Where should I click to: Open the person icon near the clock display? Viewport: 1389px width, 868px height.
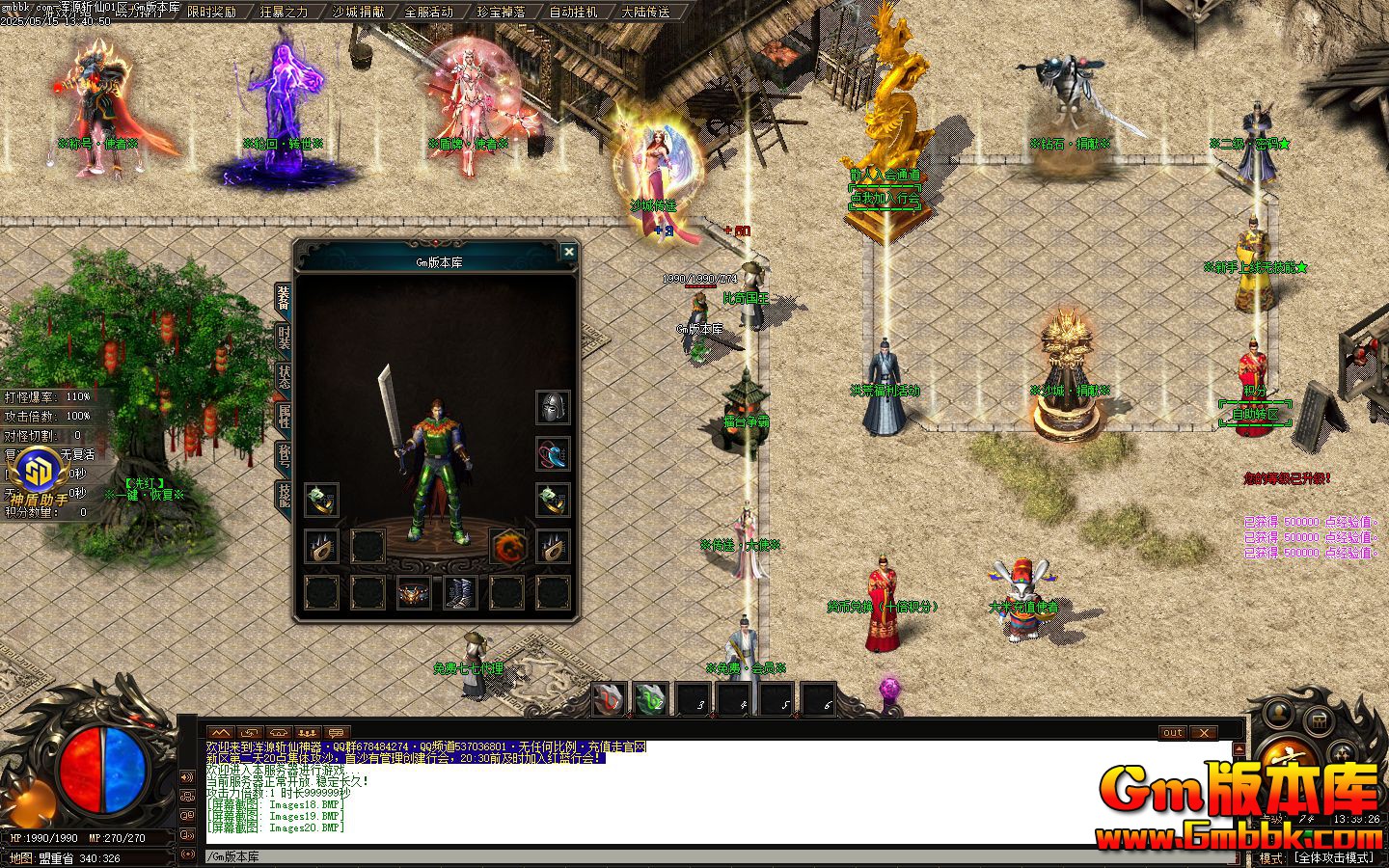(x=1278, y=715)
